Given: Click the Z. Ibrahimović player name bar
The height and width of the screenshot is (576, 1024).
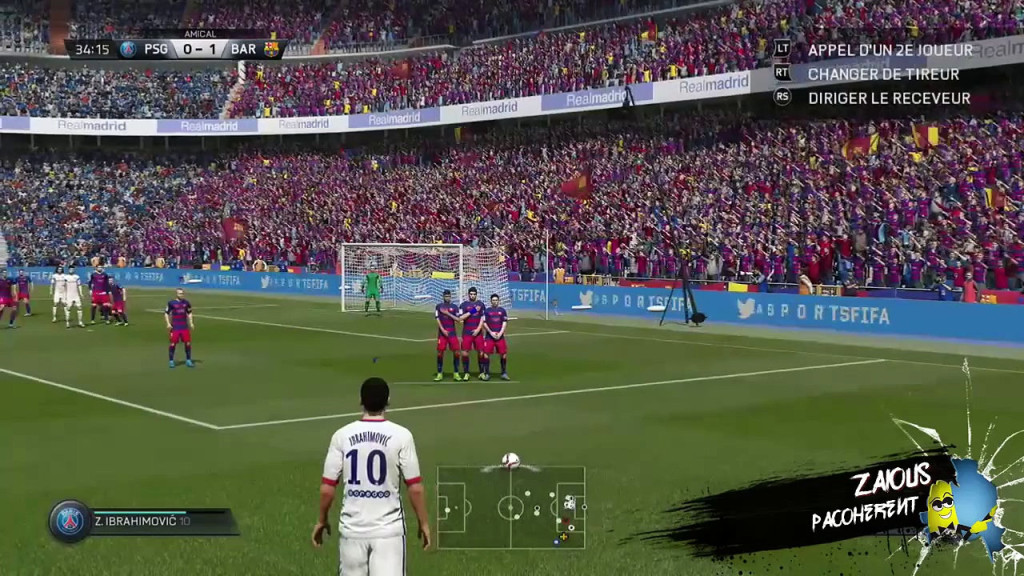Looking at the screenshot, I should coord(160,521).
